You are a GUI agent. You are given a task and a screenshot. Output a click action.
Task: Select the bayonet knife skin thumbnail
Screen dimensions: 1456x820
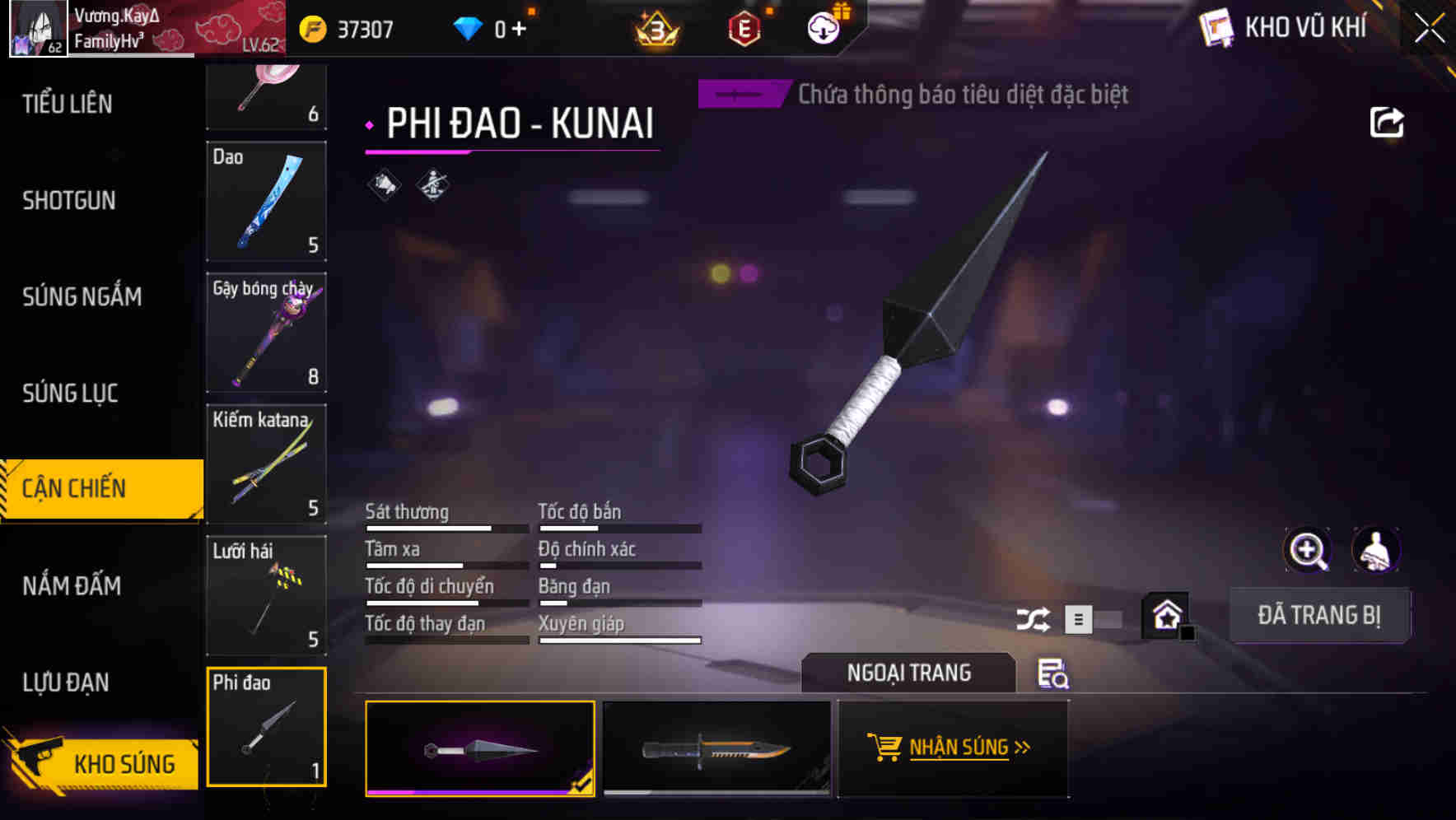[716, 749]
